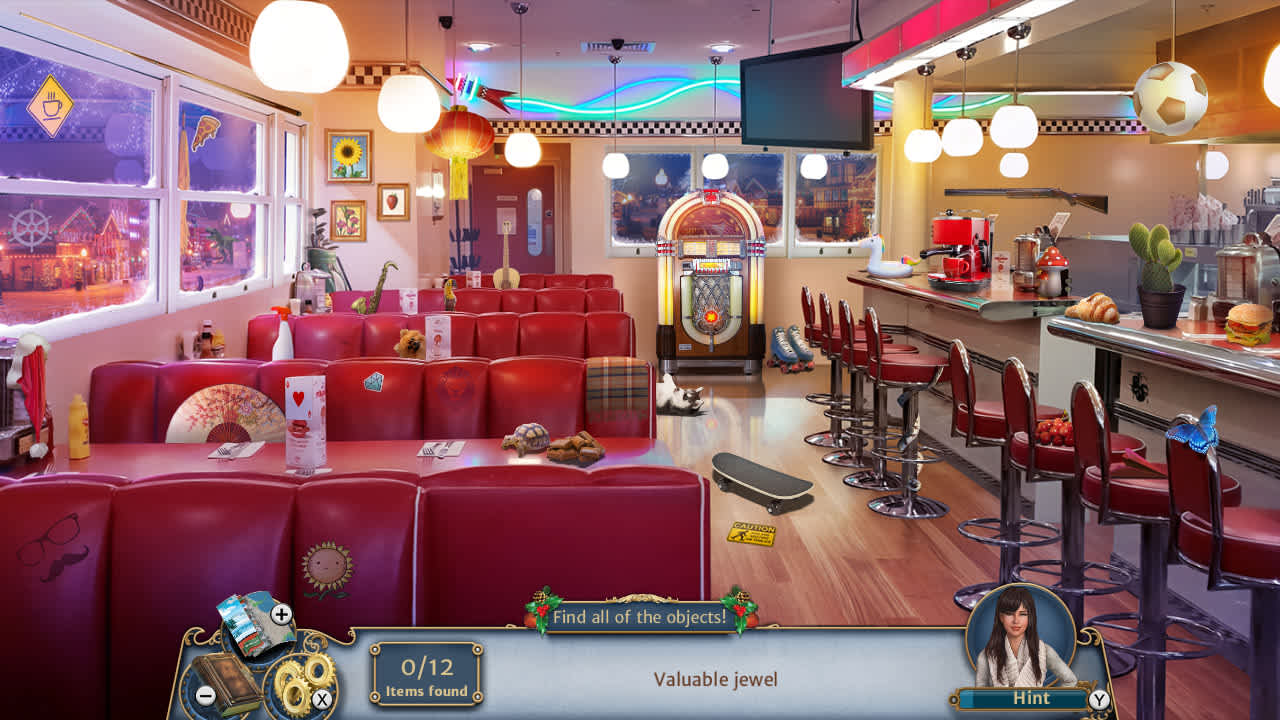Image resolution: width=1280 pixels, height=720 pixels.
Task: Use the Hint button
Action: pyautogui.click(x=1030, y=698)
